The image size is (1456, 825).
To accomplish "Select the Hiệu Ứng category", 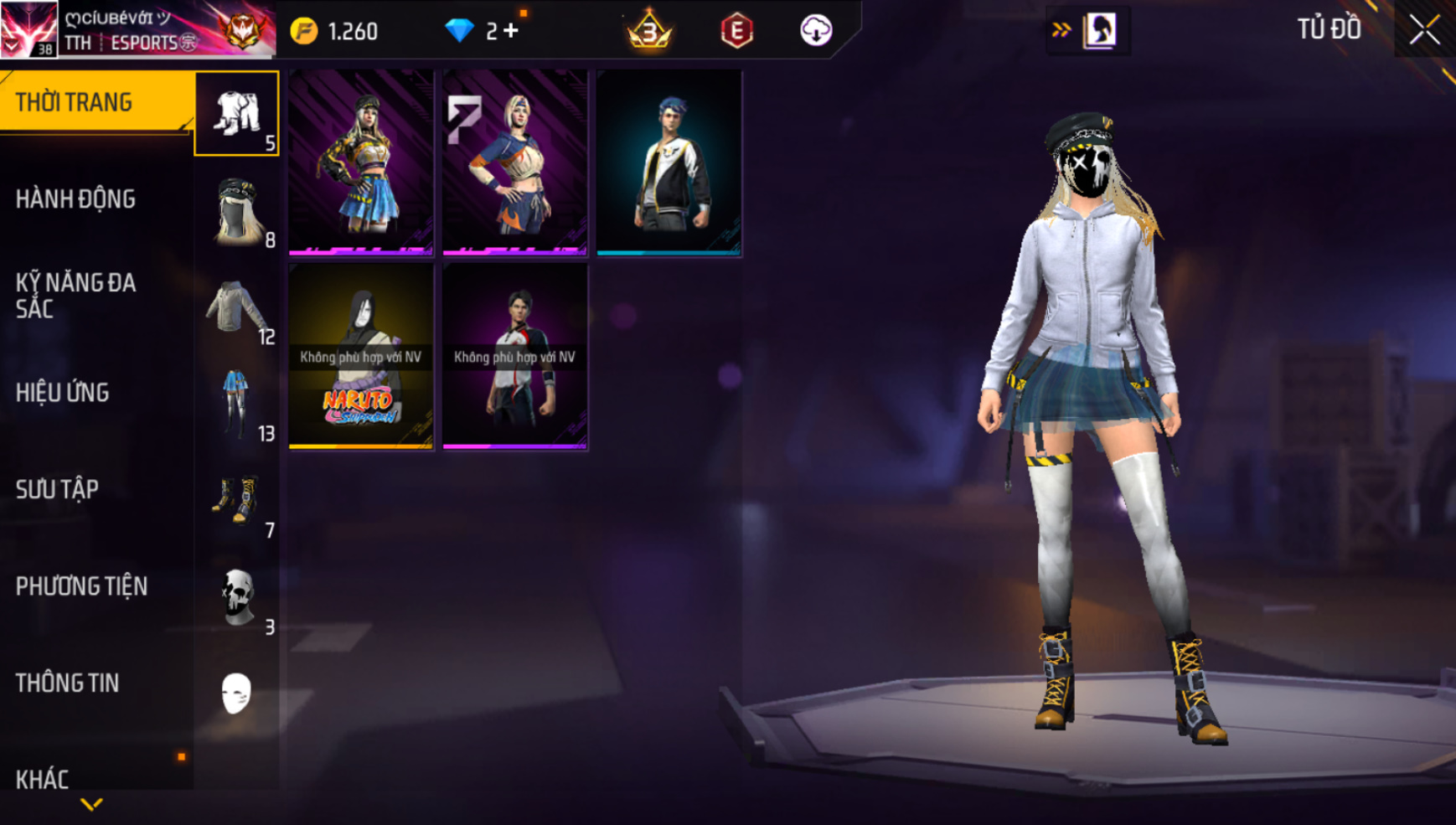I will tap(63, 393).
